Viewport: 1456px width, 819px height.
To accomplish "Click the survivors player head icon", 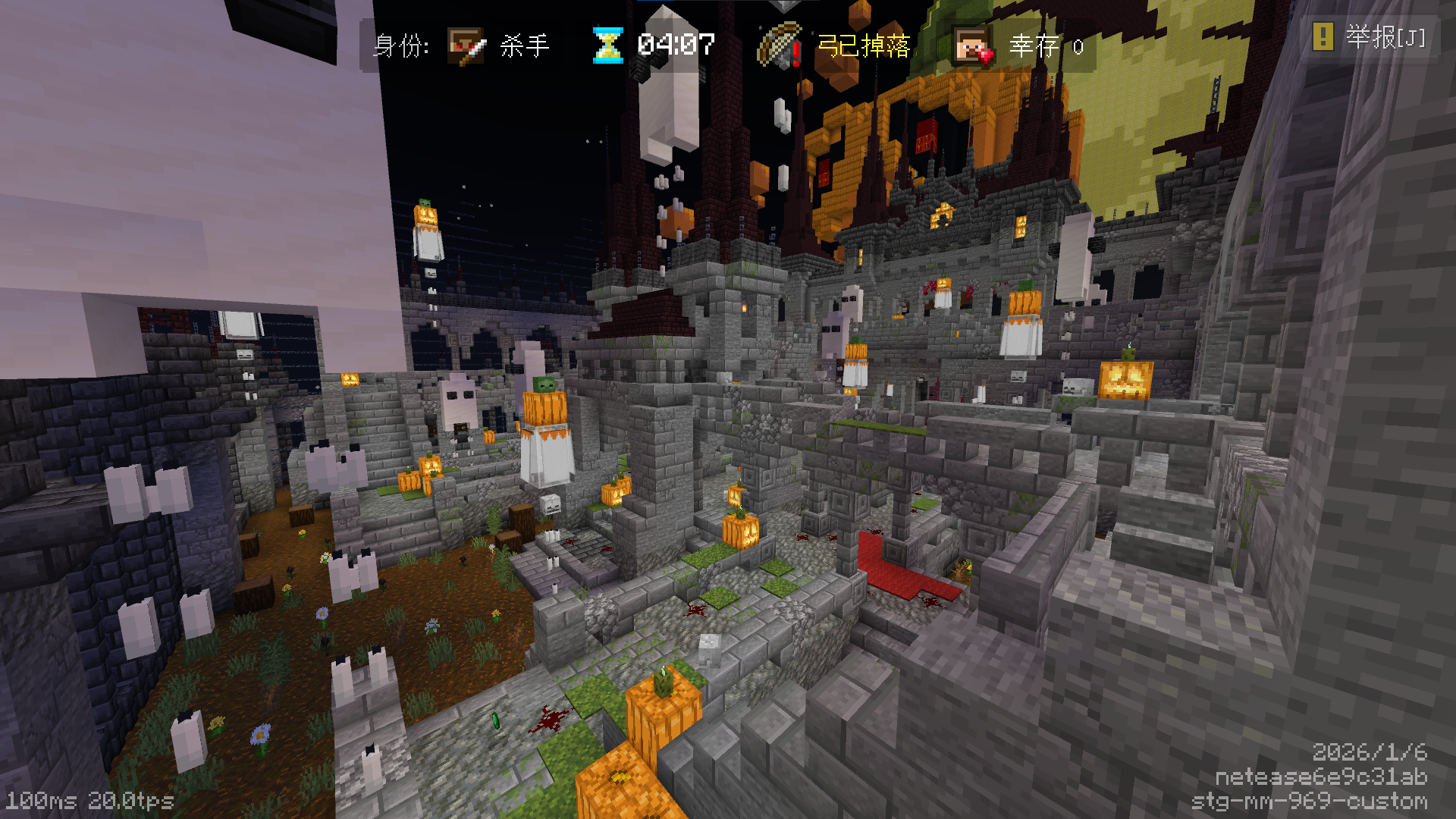I will click(972, 46).
